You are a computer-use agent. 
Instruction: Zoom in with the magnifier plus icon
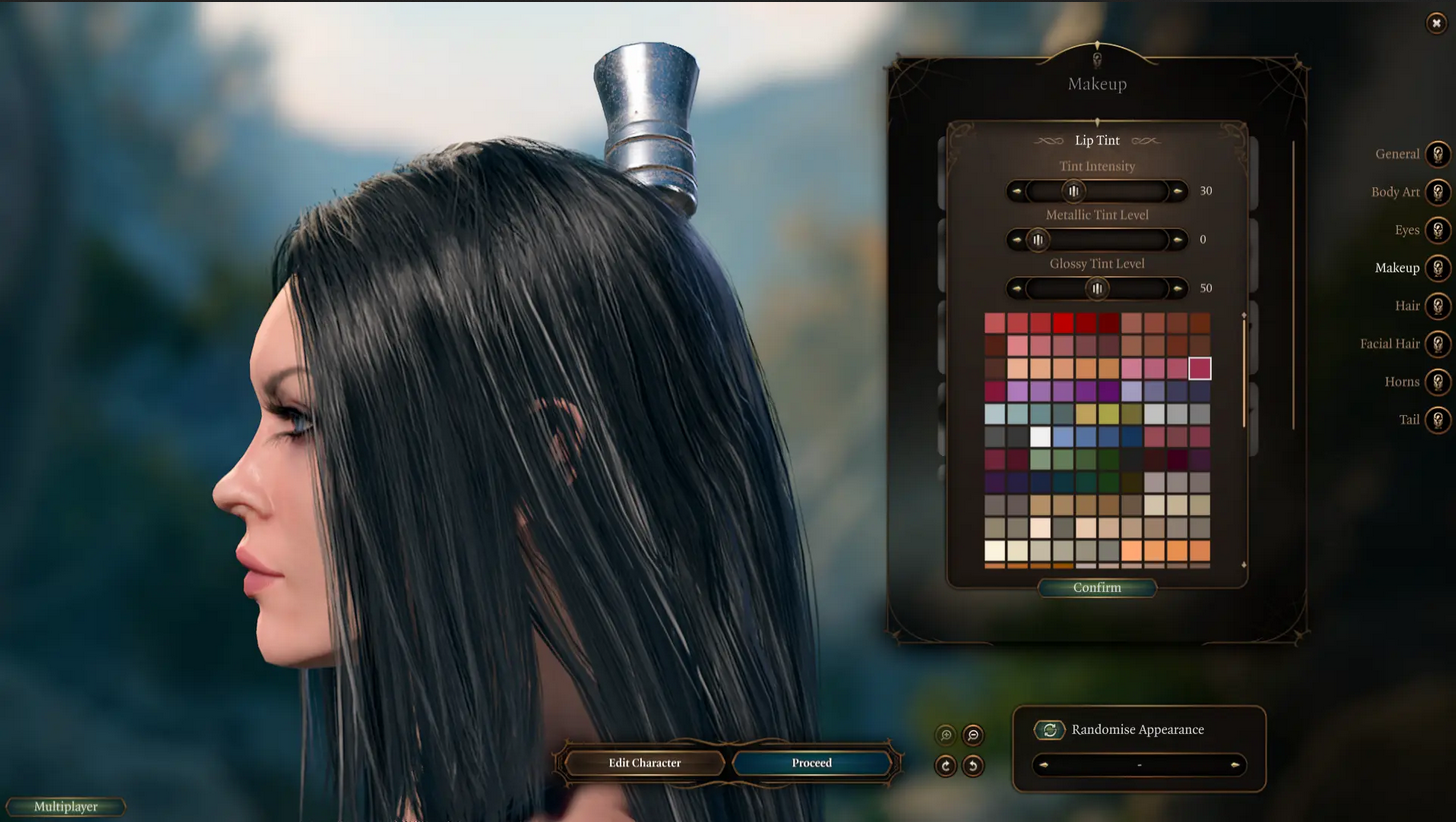point(944,734)
